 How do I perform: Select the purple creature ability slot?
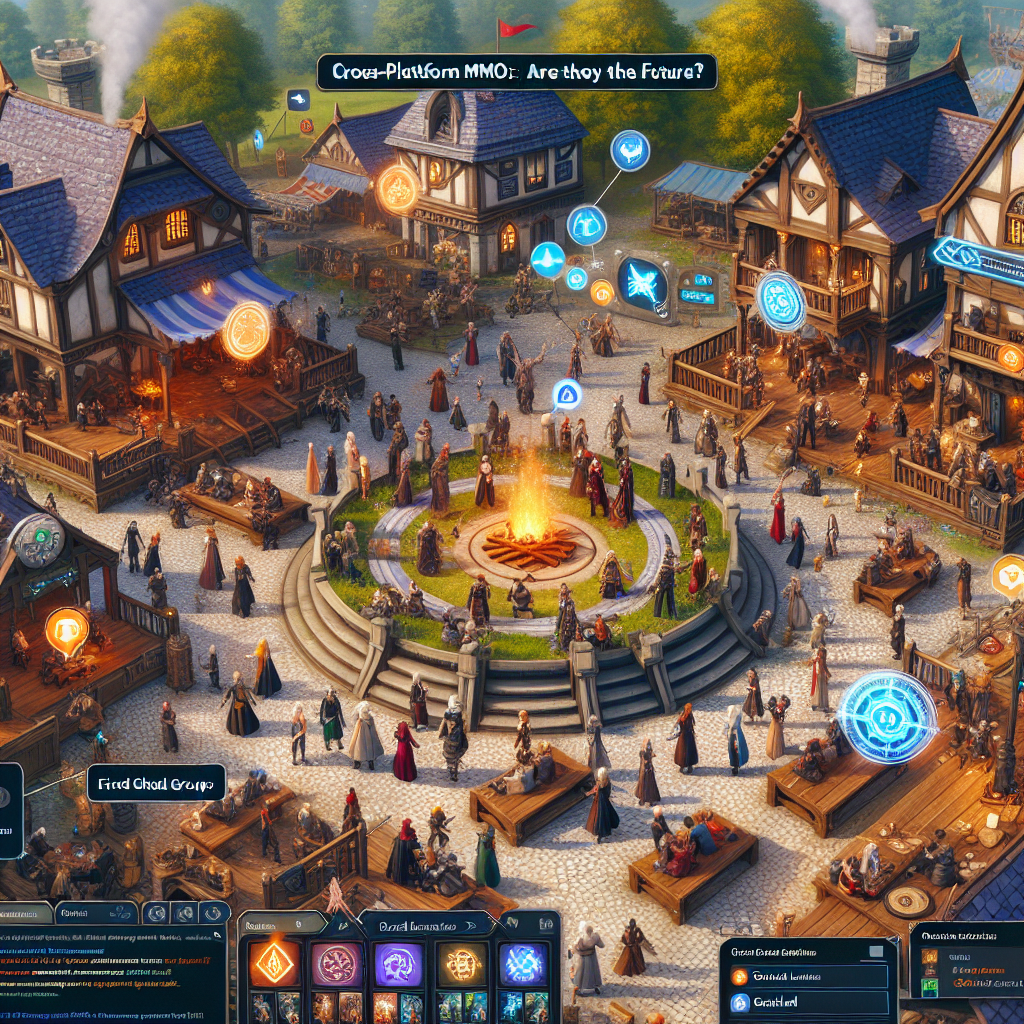[398, 965]
